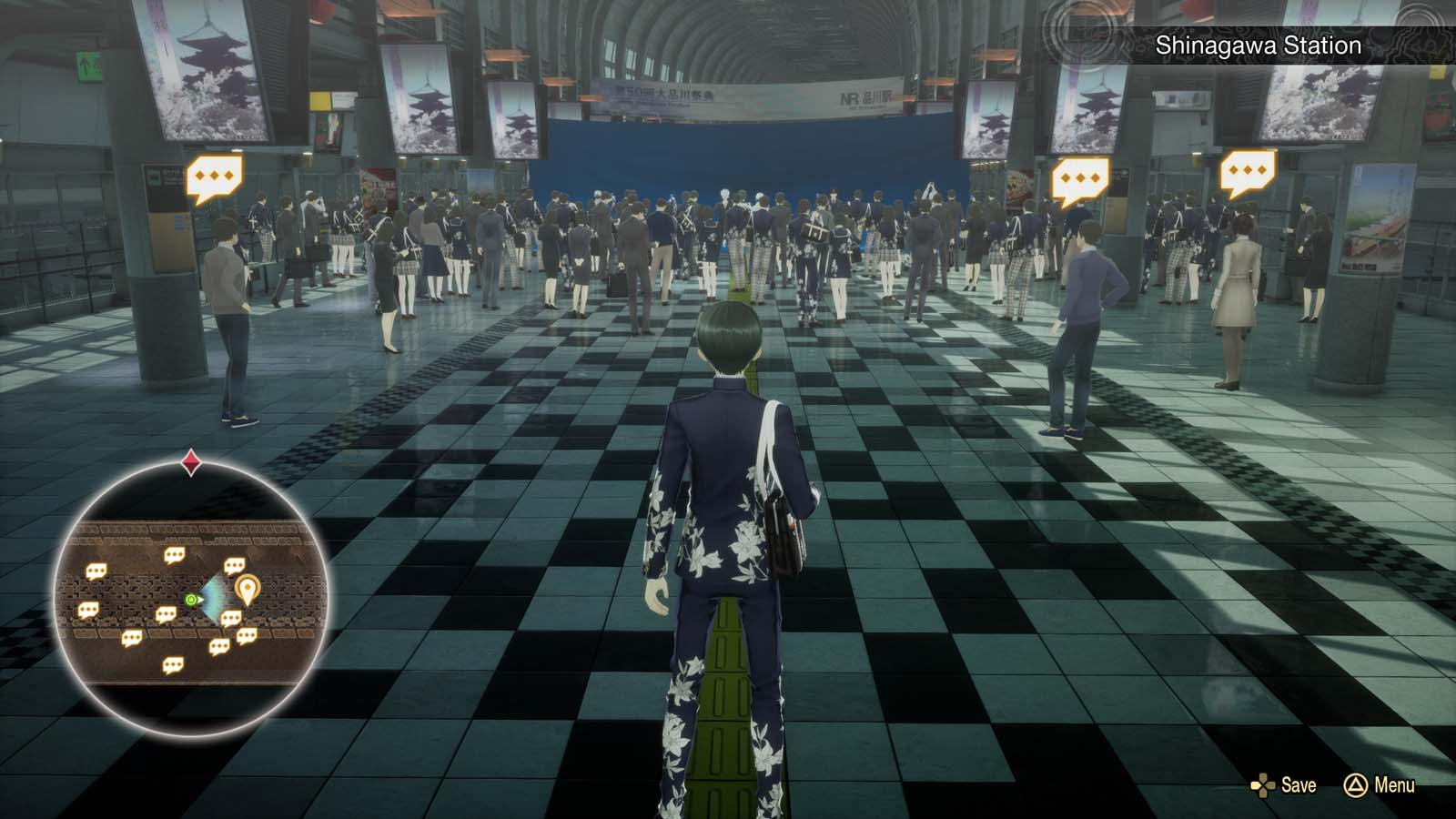Click the green player arrow on the minimap
Image resolution: width=1456 pixels, height=819 pixels.
tap(191, 599)
